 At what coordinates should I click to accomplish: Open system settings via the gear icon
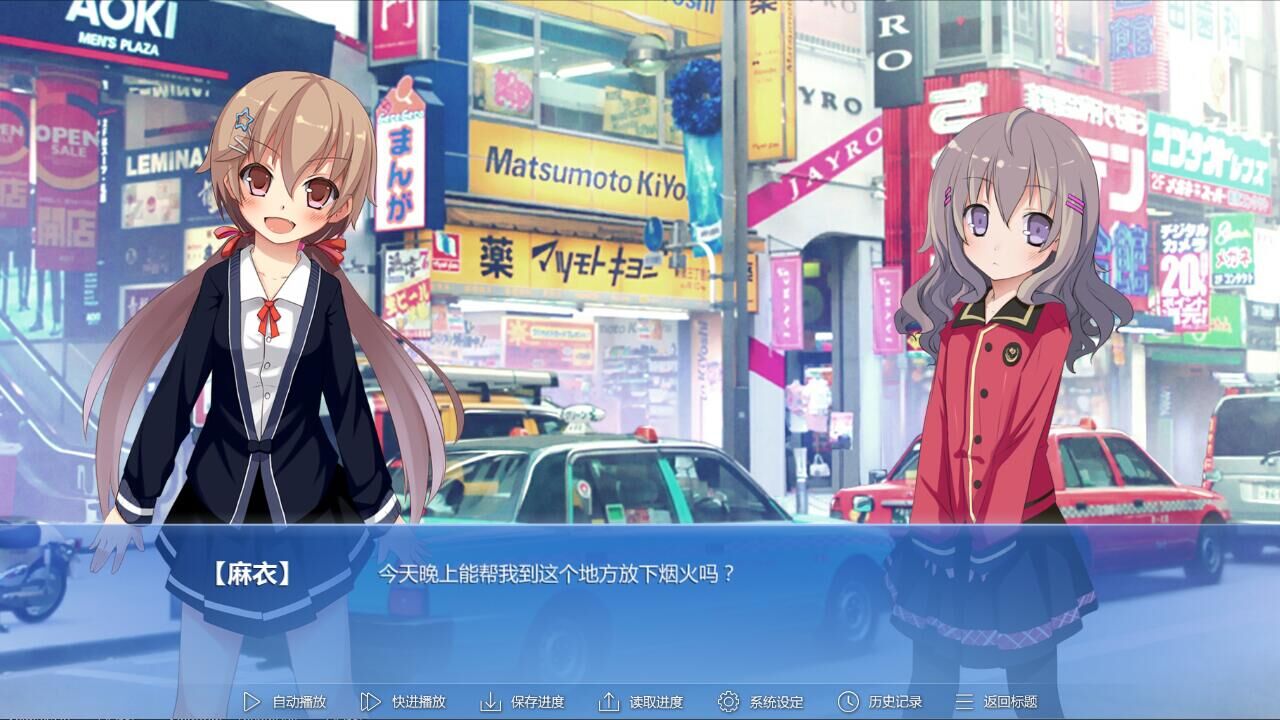coord(729,702)
